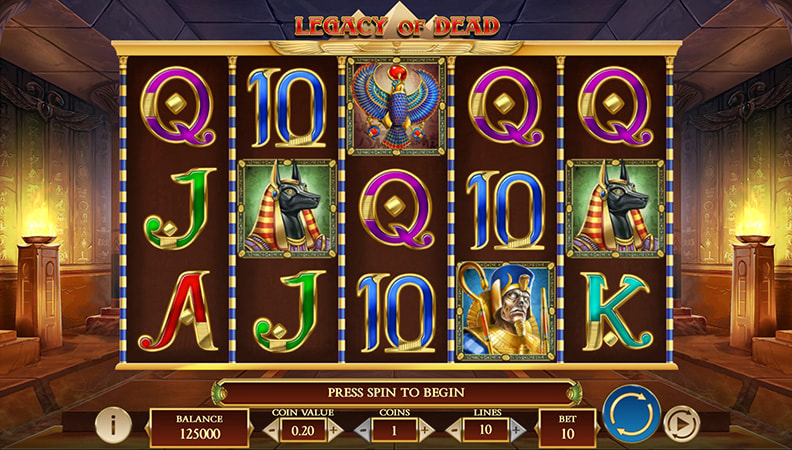Increase the coin value
Viewport: 792px width, 450px height.
(335, 430)
